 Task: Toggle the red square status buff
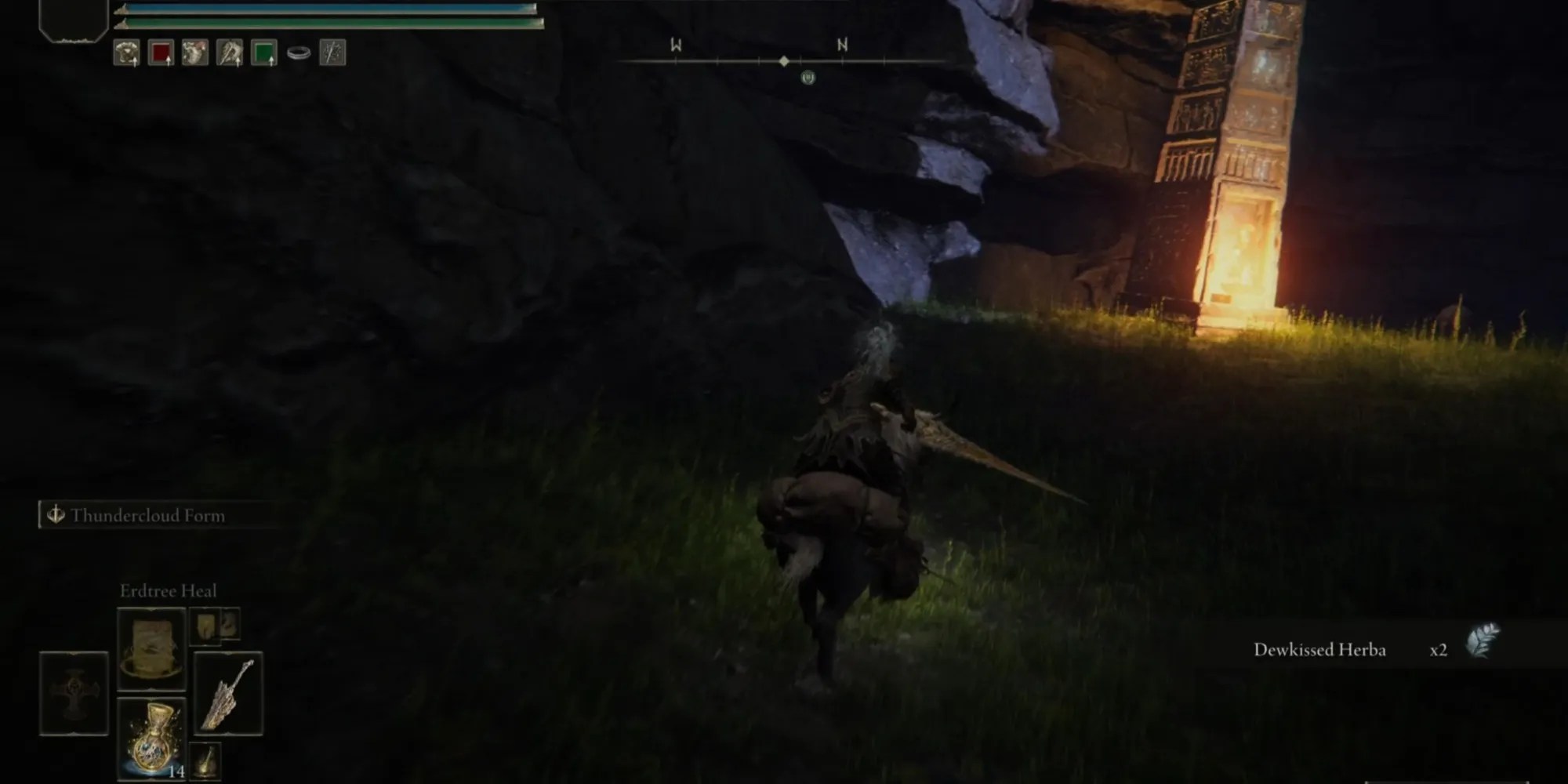[x=162, y=53]
